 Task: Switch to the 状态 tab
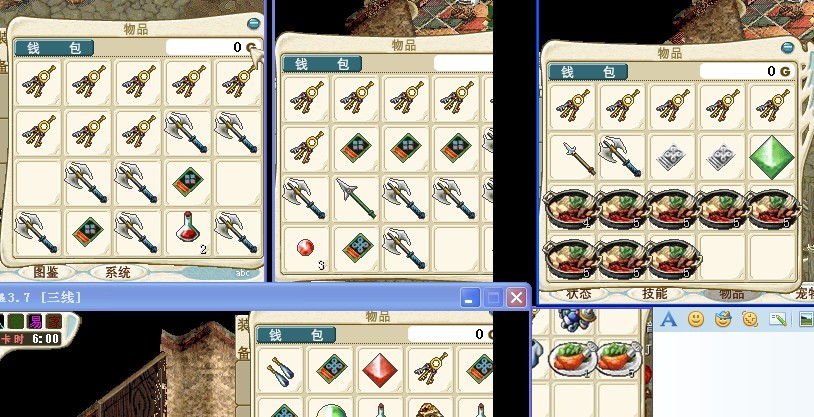point(579,294)
